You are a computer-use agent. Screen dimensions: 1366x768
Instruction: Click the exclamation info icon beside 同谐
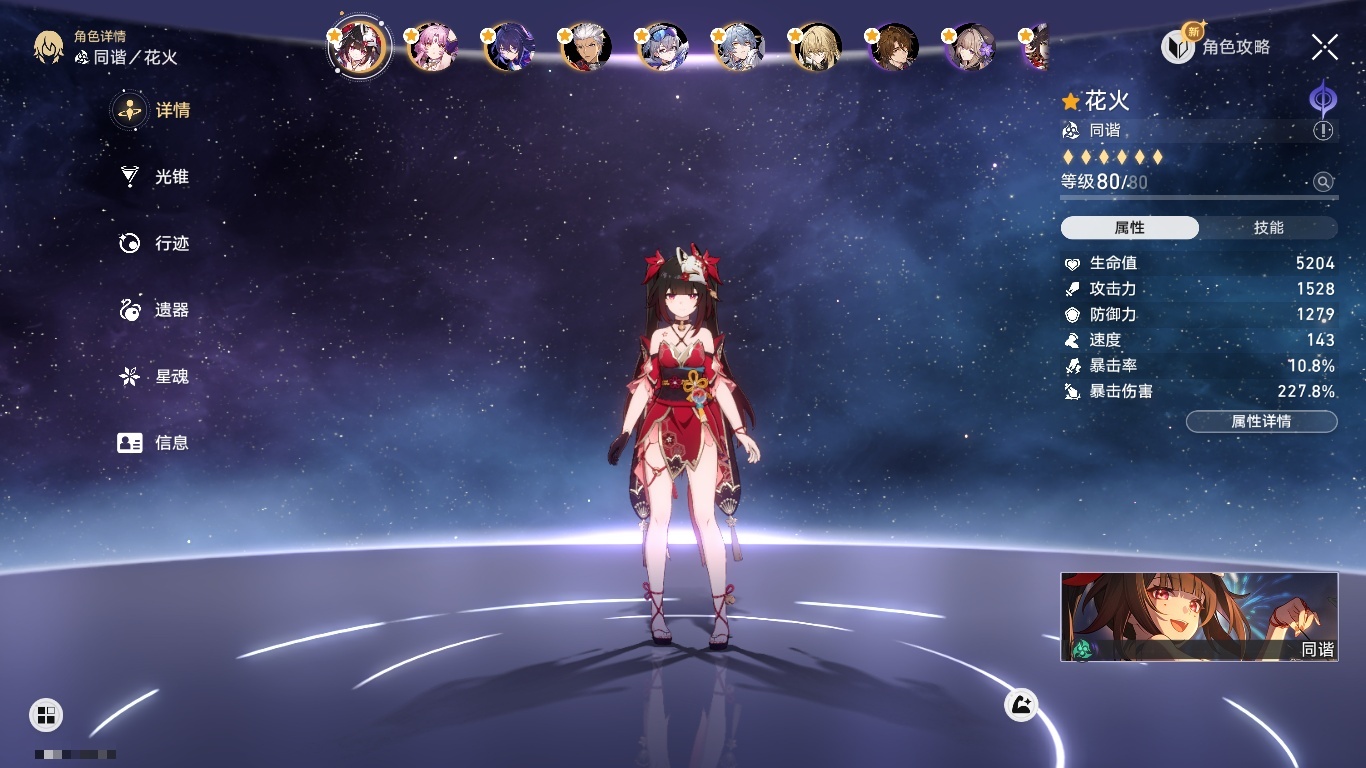pyautogui.click(x=1323, y=131)
